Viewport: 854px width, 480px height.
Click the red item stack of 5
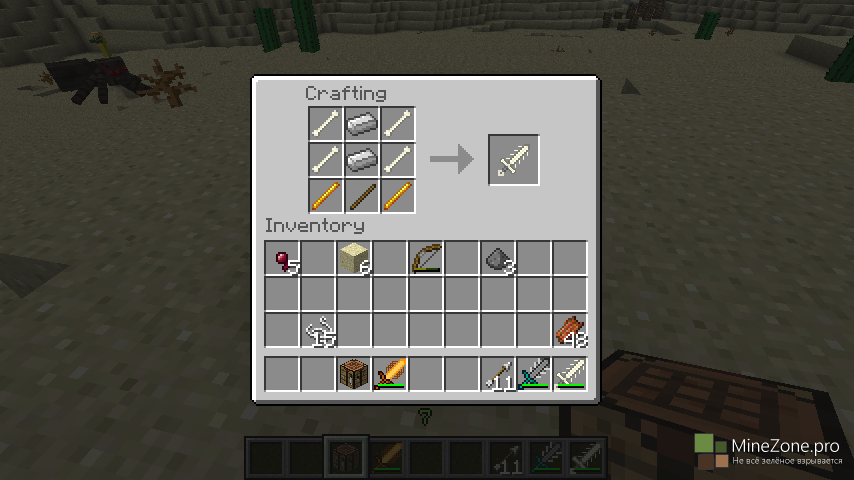tap(283, 259)
